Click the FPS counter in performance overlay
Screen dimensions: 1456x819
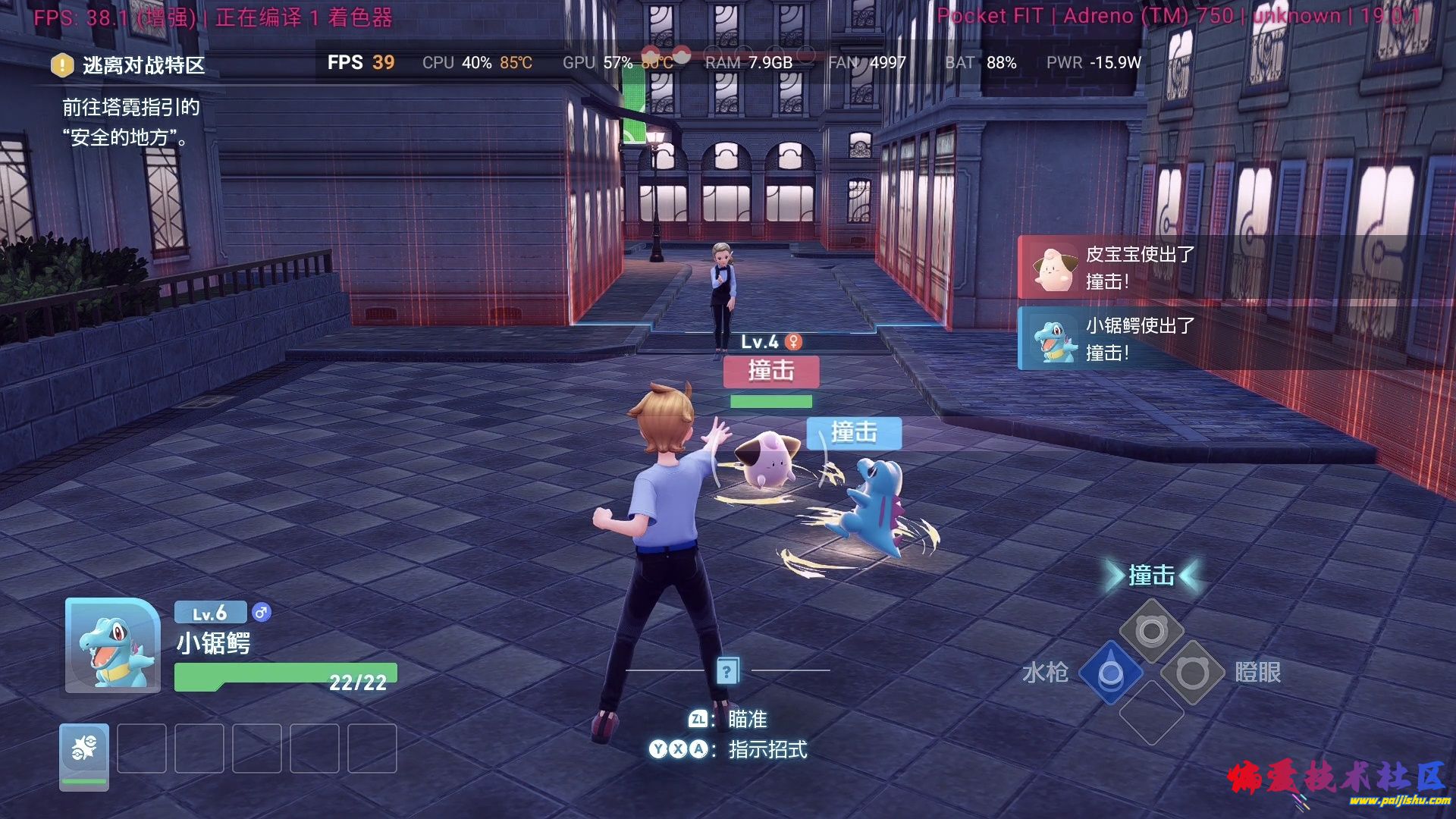[361, 63]
